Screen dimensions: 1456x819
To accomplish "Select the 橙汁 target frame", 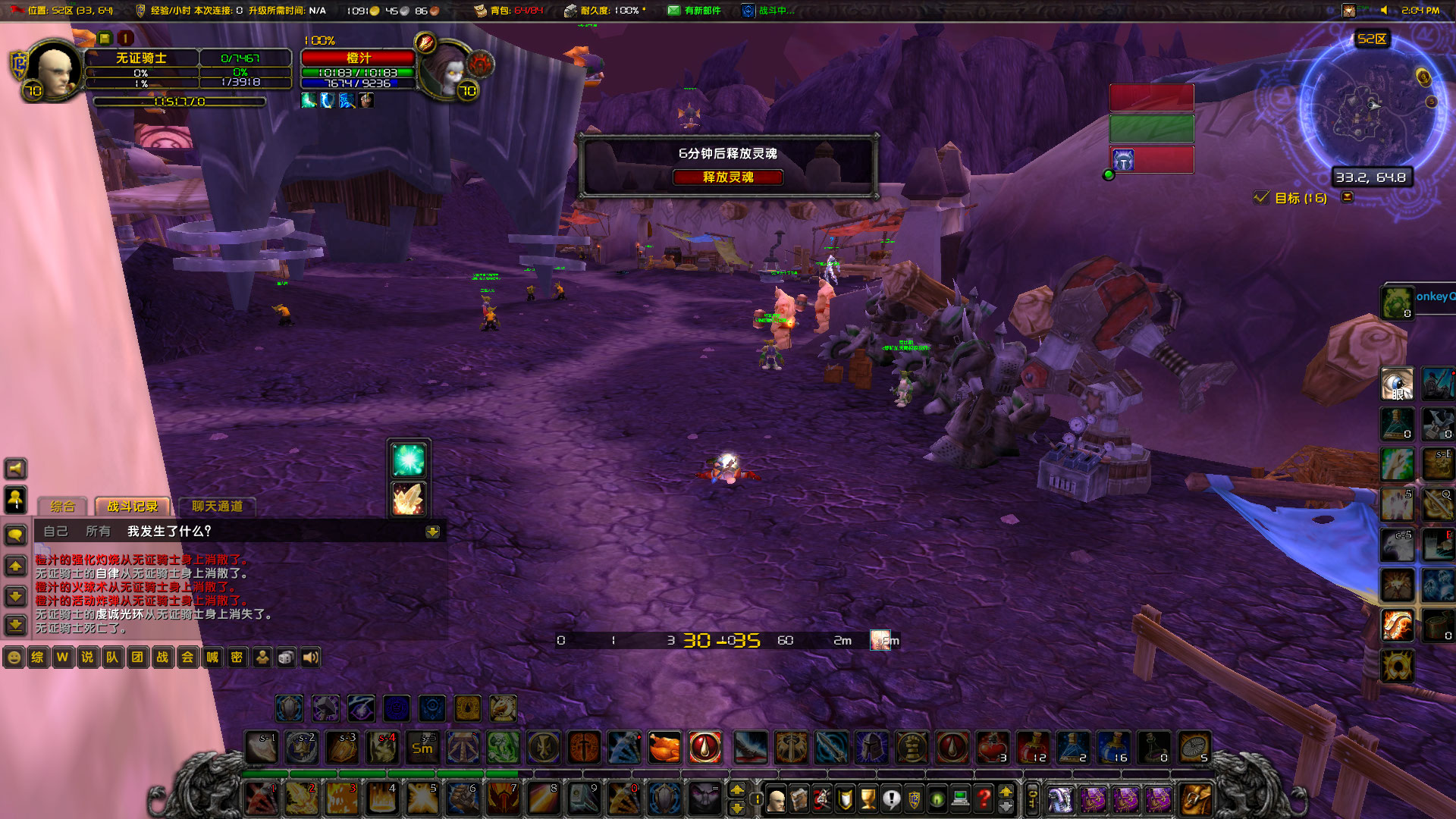I will coord(359,58).
